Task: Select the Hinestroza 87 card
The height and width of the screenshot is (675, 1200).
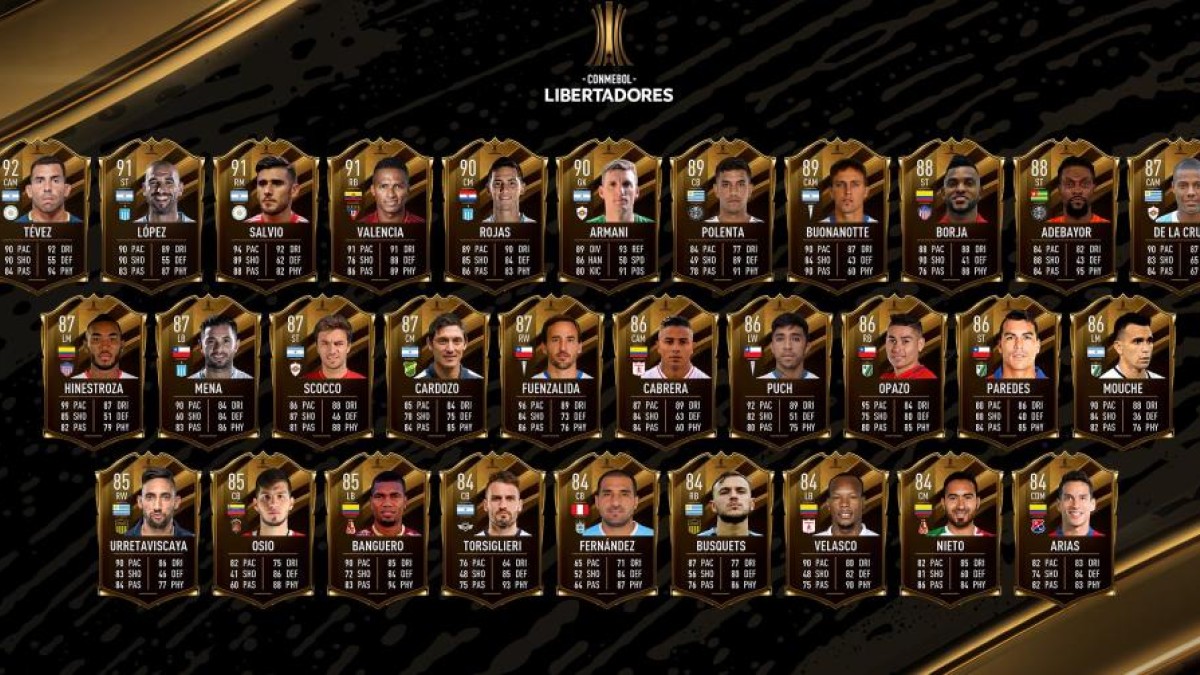Action: click(94, 370)
